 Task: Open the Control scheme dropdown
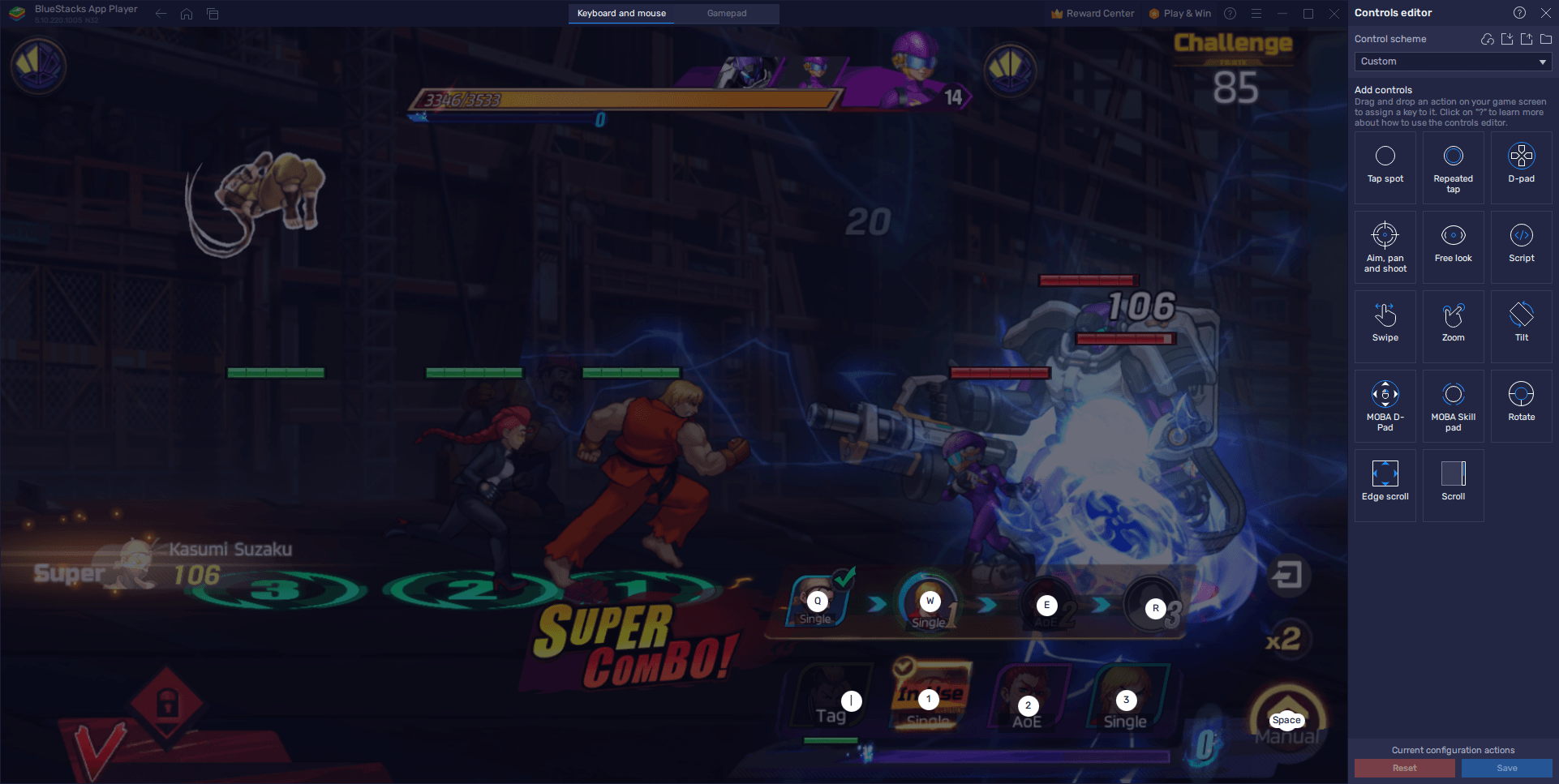1452,62
